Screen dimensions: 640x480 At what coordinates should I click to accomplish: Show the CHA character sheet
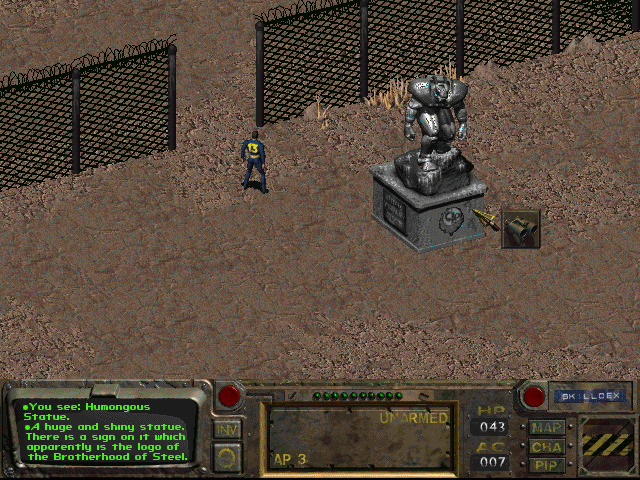pyautogui.click(x=547, y=446)
